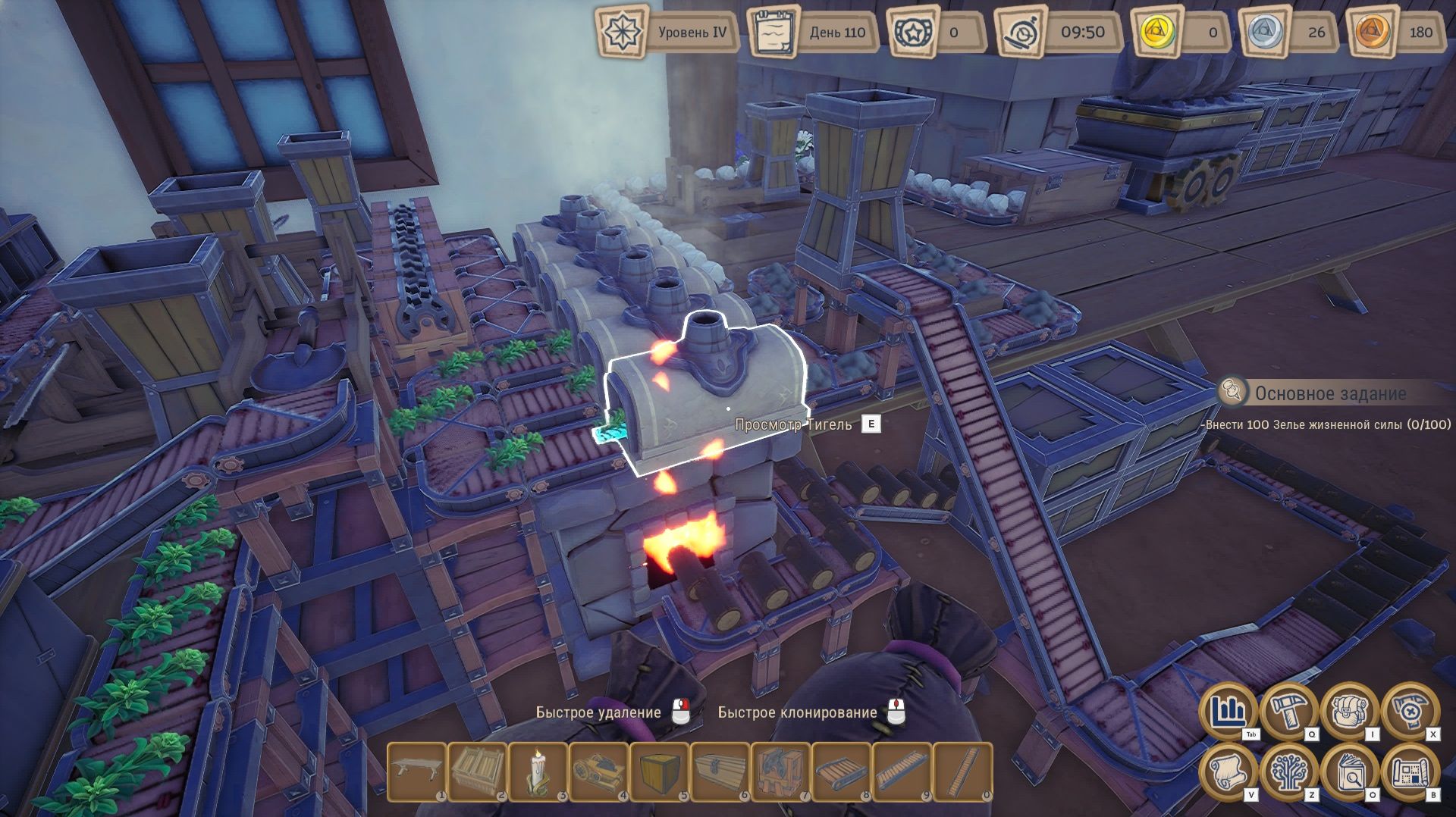Click the Основное задание quest tracker

coord(1330,393)
